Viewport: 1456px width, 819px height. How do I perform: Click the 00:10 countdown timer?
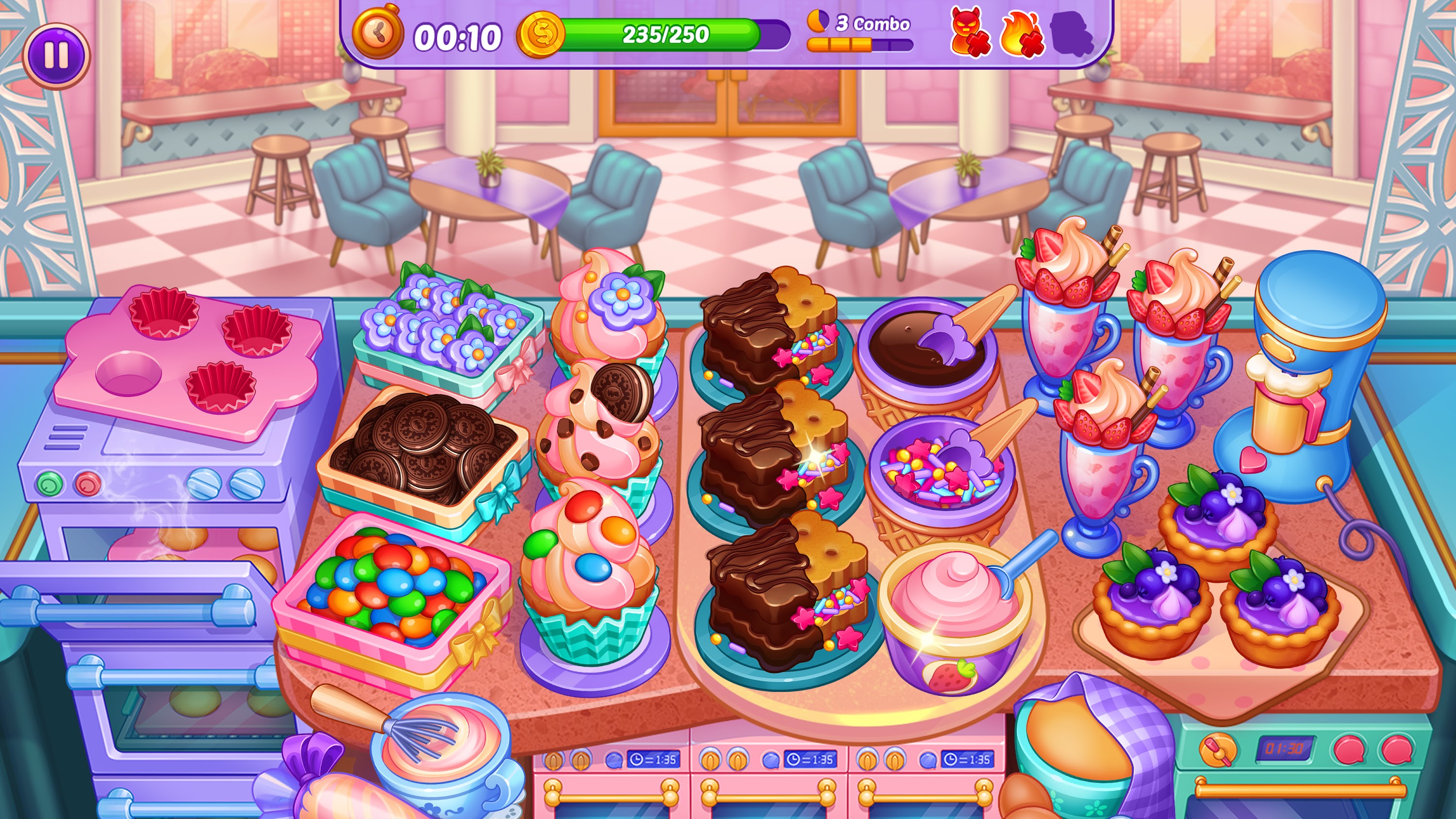point(458,34)
